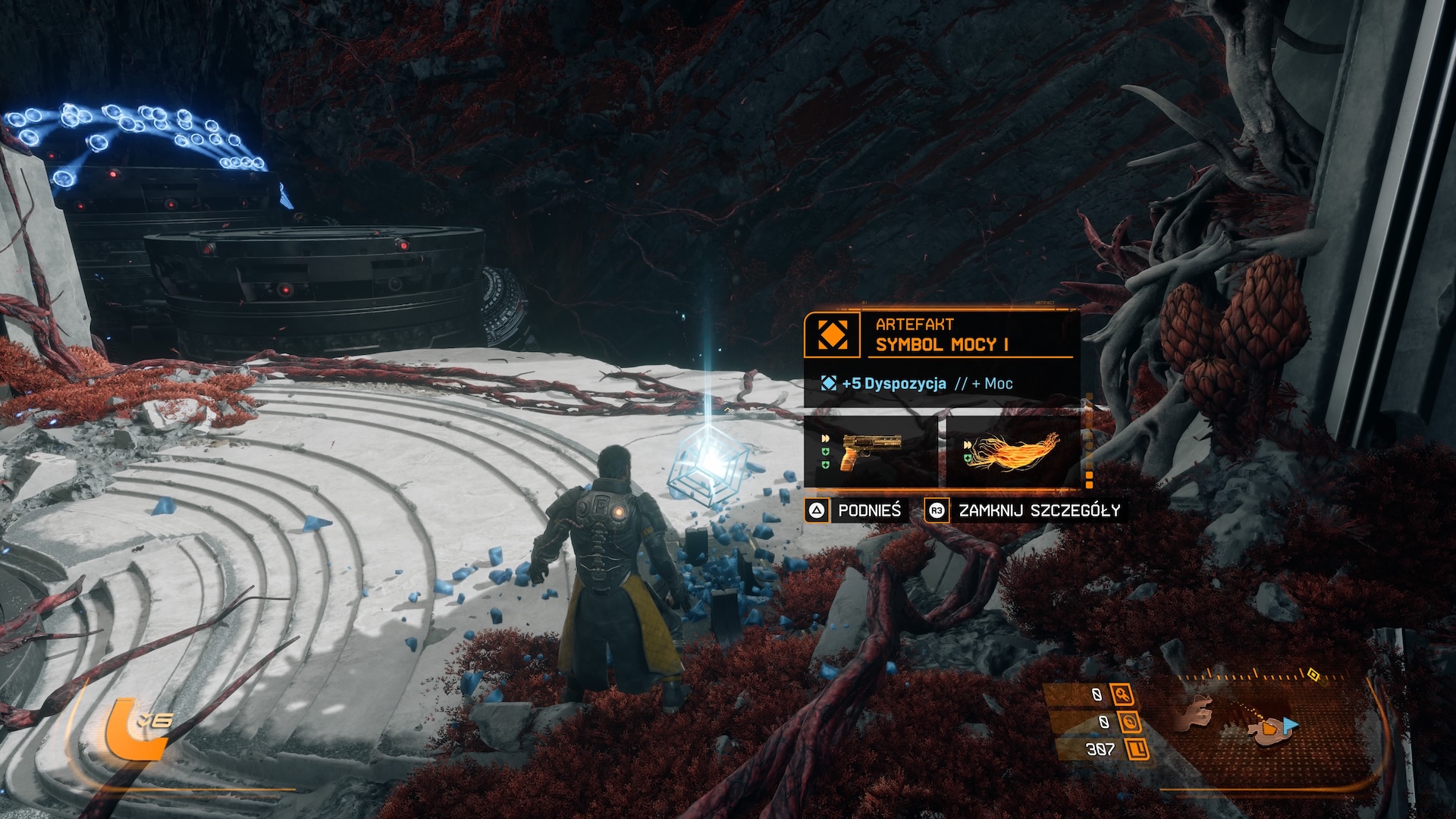
Task: Pick up the artifact with Podnieś
Action: pos(855,510)
